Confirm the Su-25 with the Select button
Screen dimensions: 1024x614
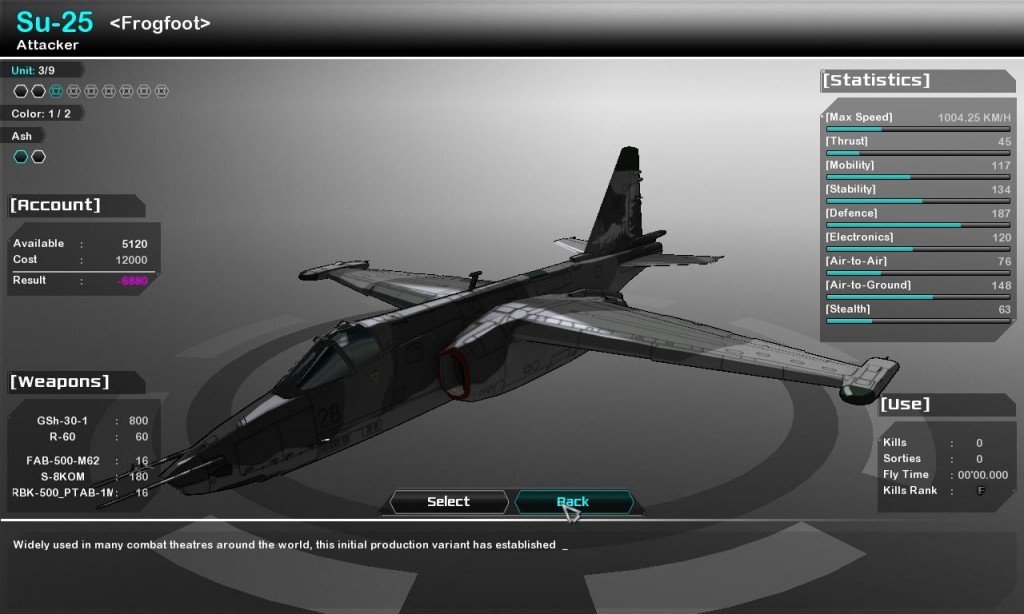click(448, 502)
